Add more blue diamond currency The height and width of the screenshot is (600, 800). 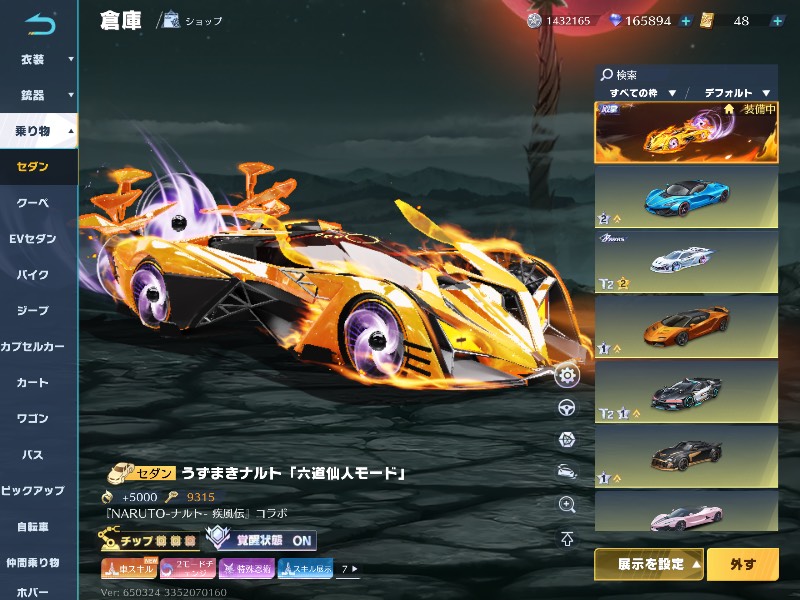685,21
